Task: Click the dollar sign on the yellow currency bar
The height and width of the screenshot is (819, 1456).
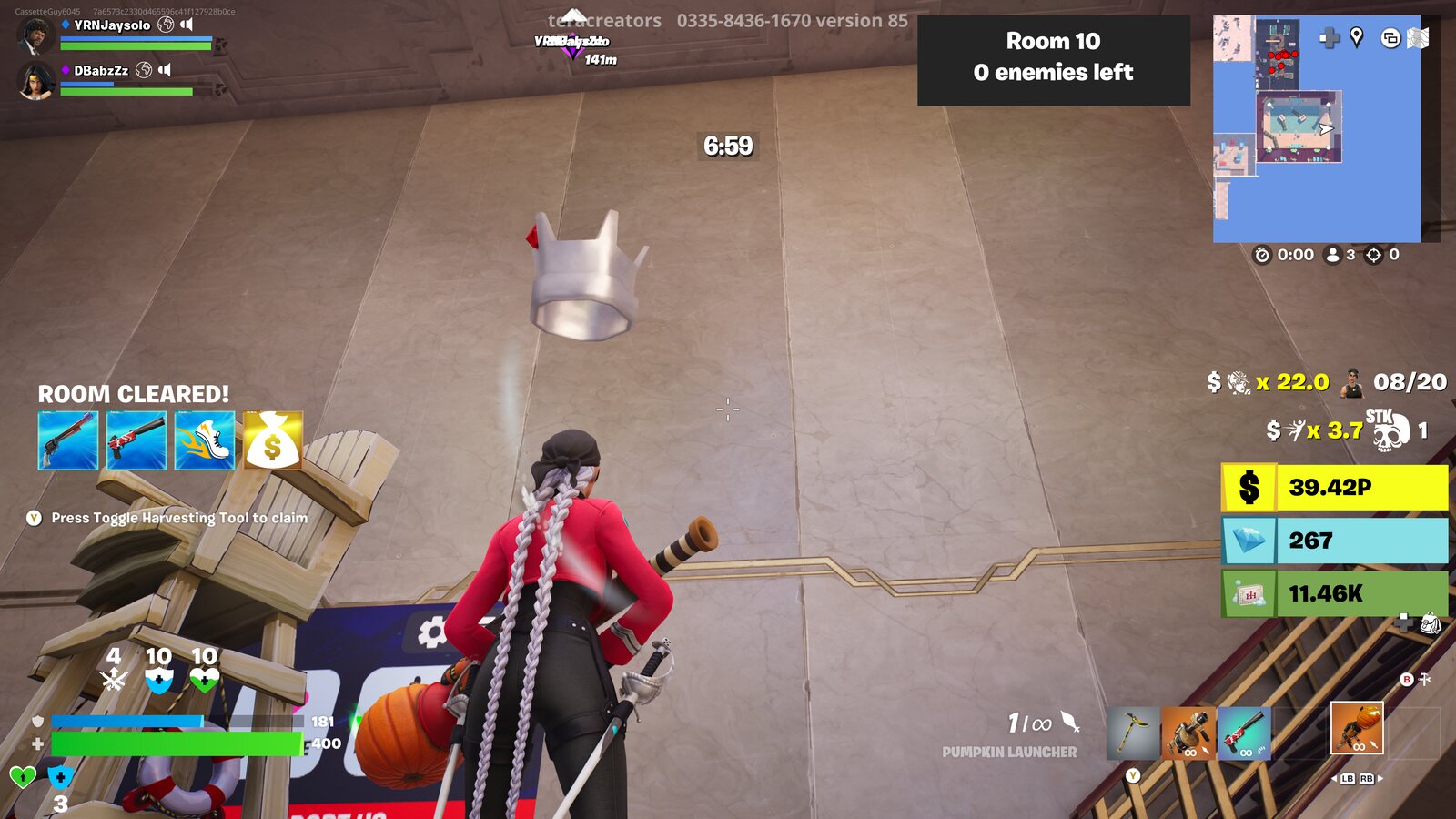Action: (x=1249, y=489)
